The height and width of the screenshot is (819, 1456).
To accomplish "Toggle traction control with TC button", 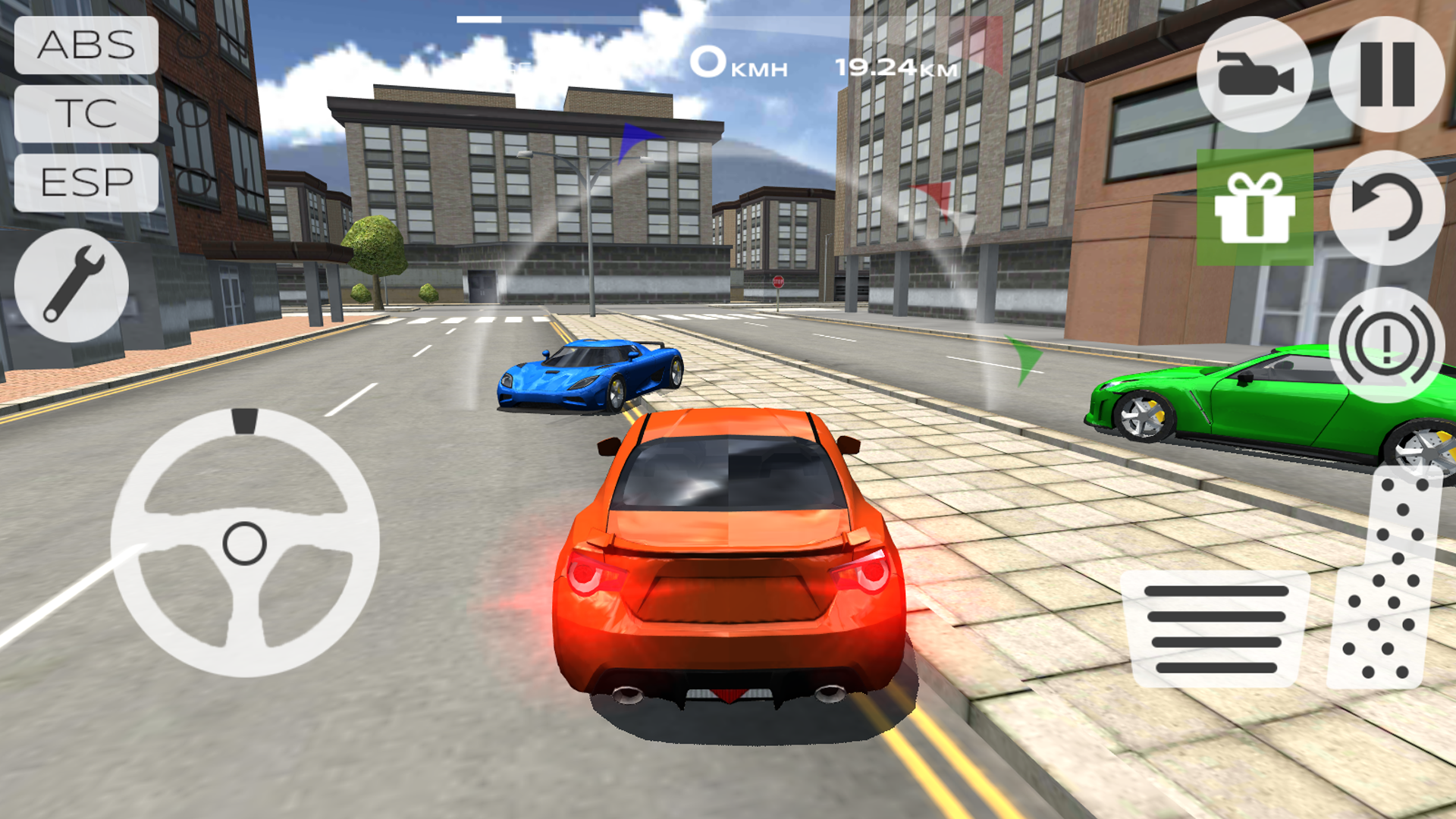I will pyautogui.click(x=86, y=114).
